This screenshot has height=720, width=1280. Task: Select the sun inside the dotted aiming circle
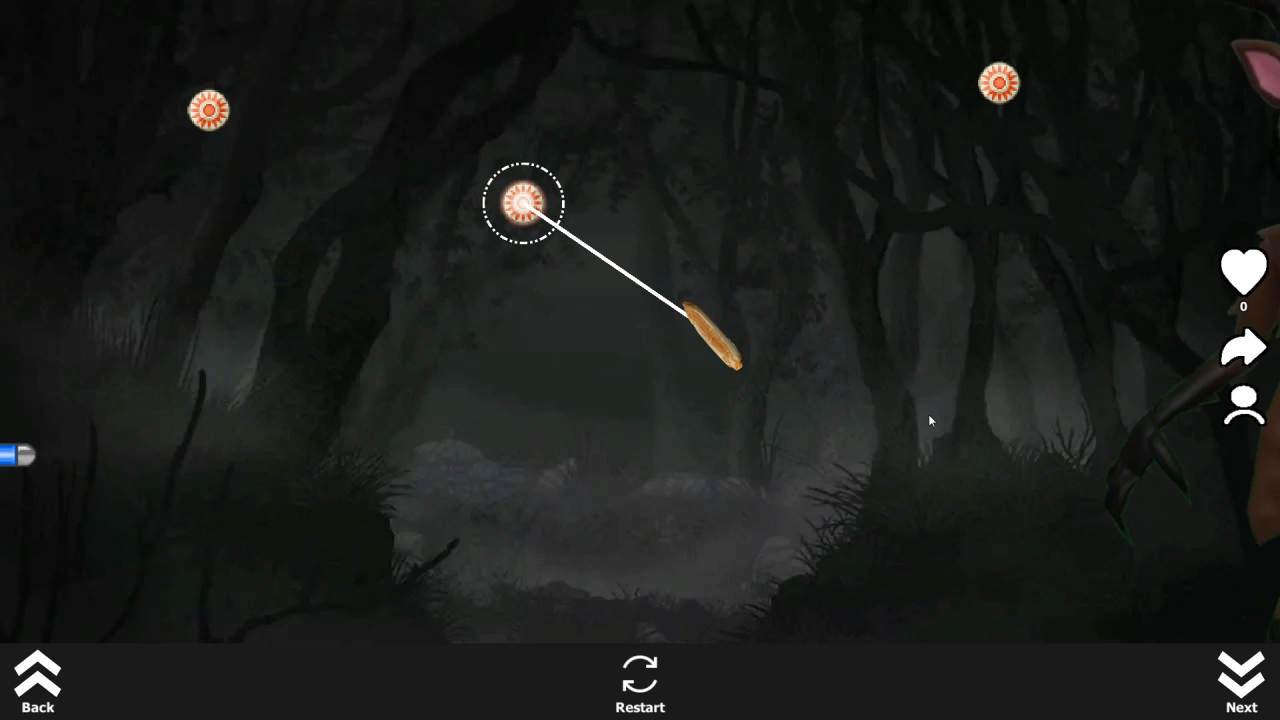pyautogui.click(x=522, y=203)
